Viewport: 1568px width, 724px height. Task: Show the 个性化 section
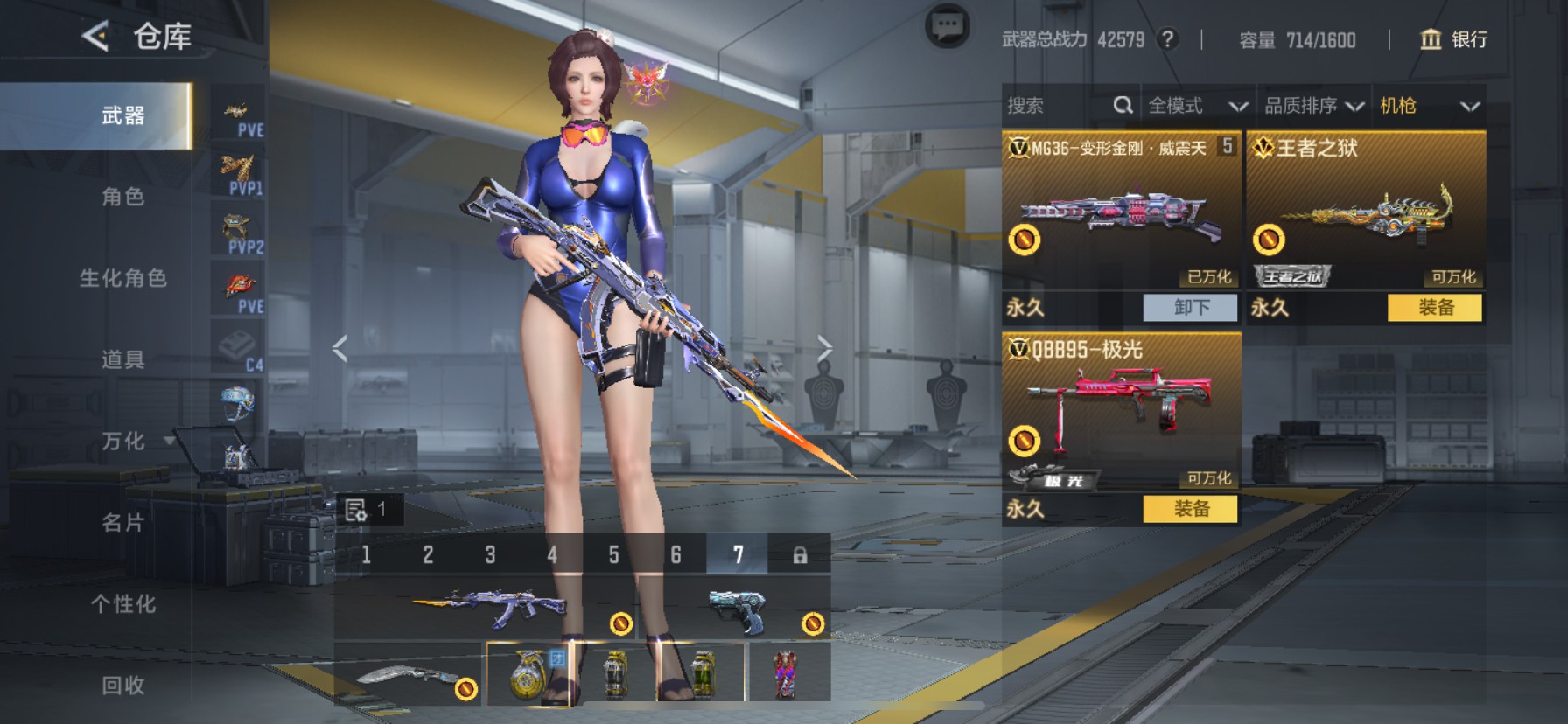pos(122,604)
